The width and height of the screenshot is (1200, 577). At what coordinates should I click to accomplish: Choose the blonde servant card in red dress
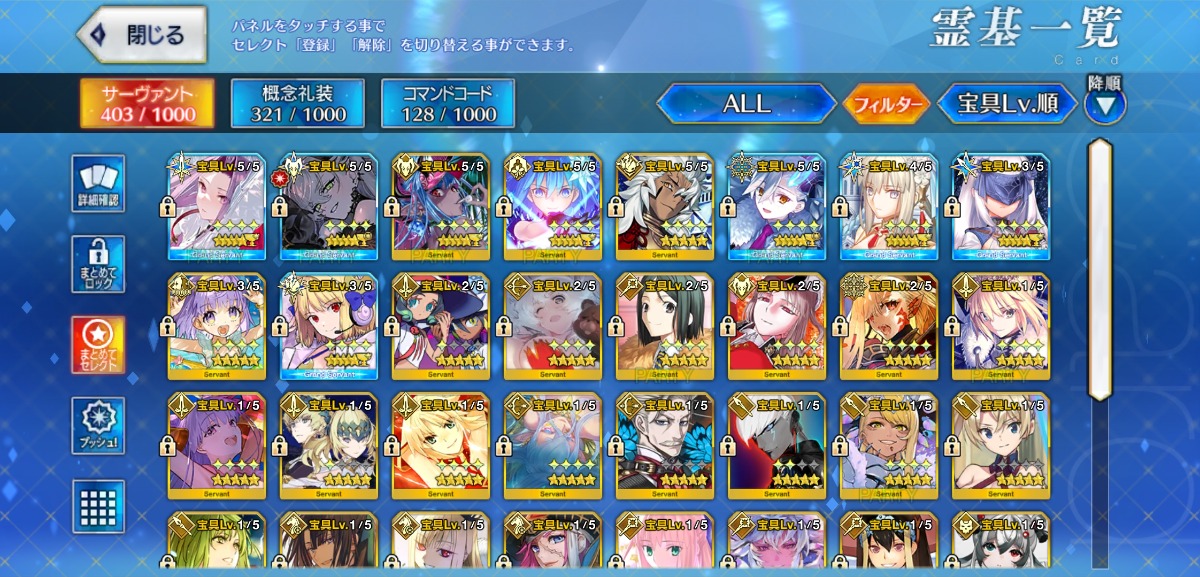tap(441, 447)
